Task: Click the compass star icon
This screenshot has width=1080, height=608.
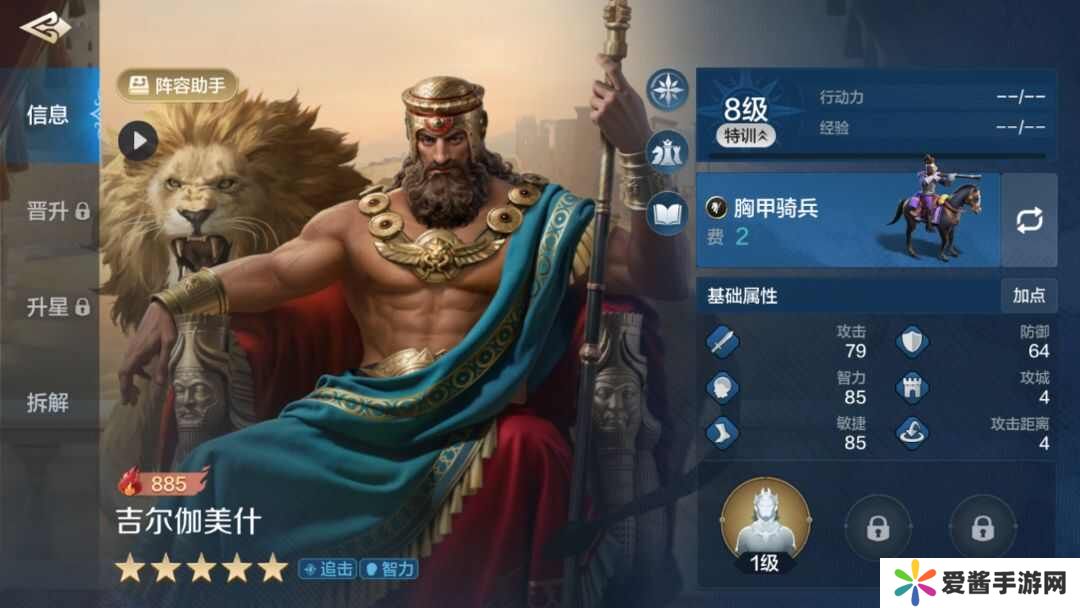Action: pos(666,90)
